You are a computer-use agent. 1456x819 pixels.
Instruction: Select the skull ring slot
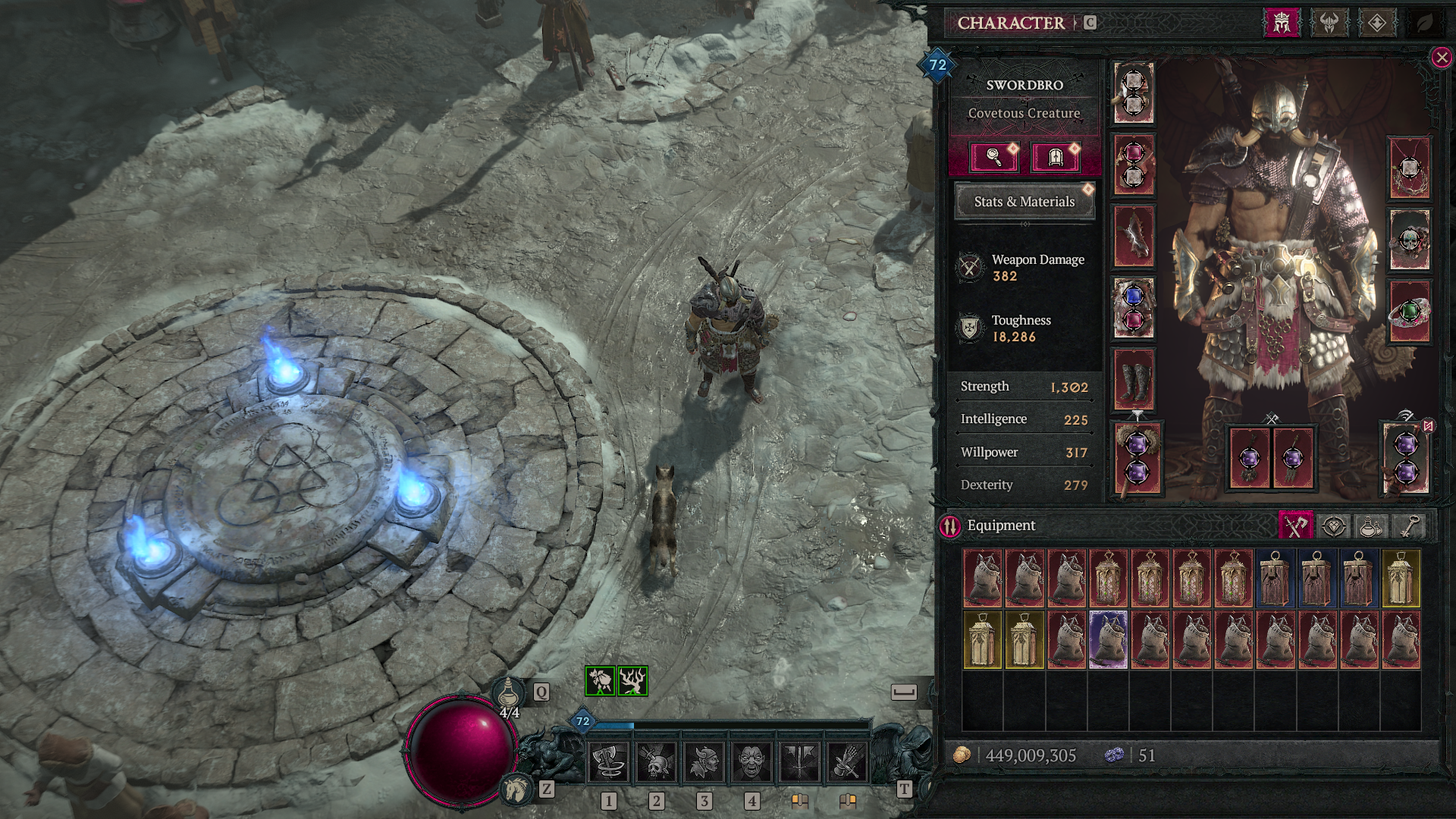tap(1409, 240)
